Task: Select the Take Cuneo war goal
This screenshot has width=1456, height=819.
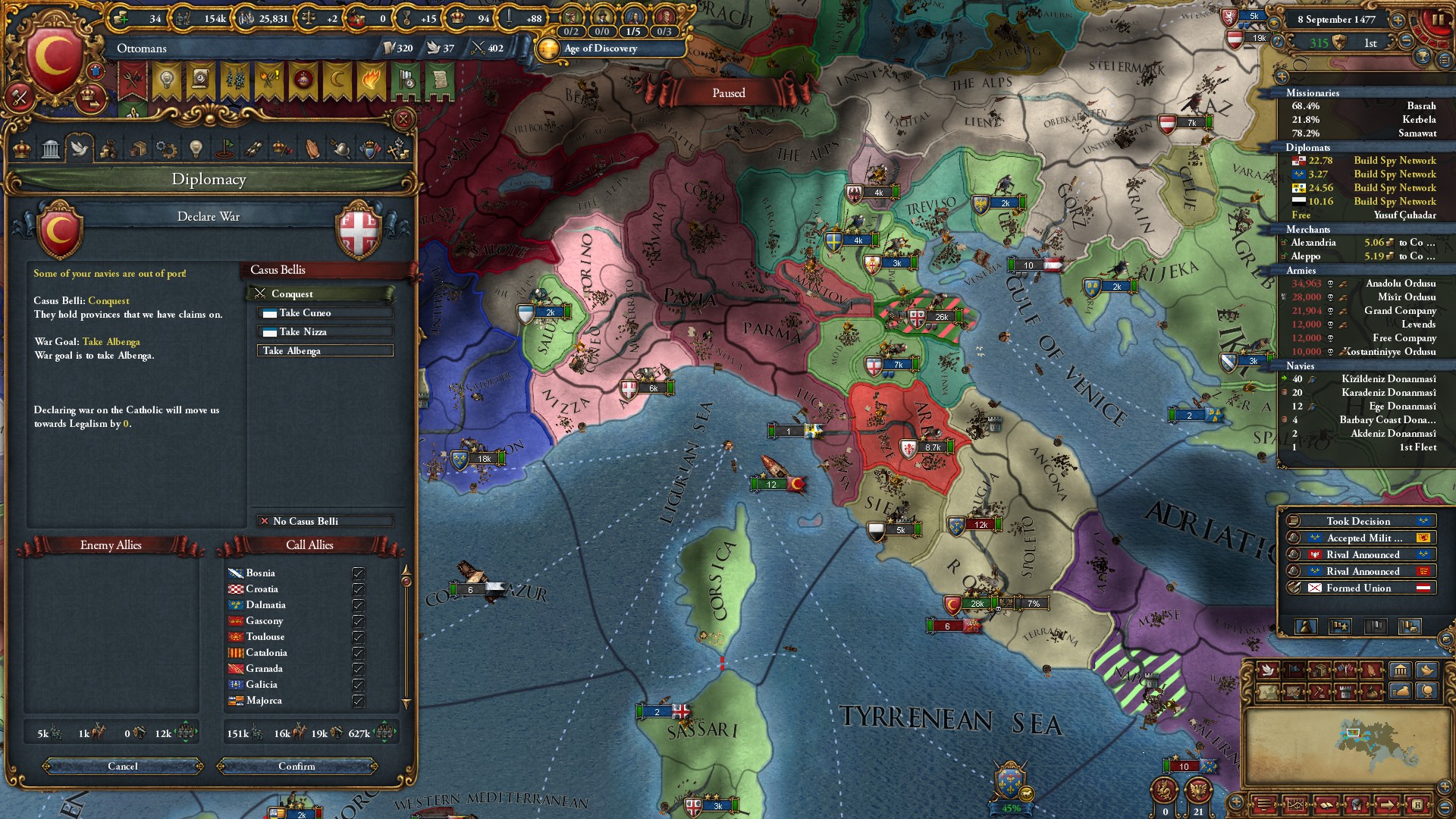Action: pyautogui.click(x=325, y=312)
